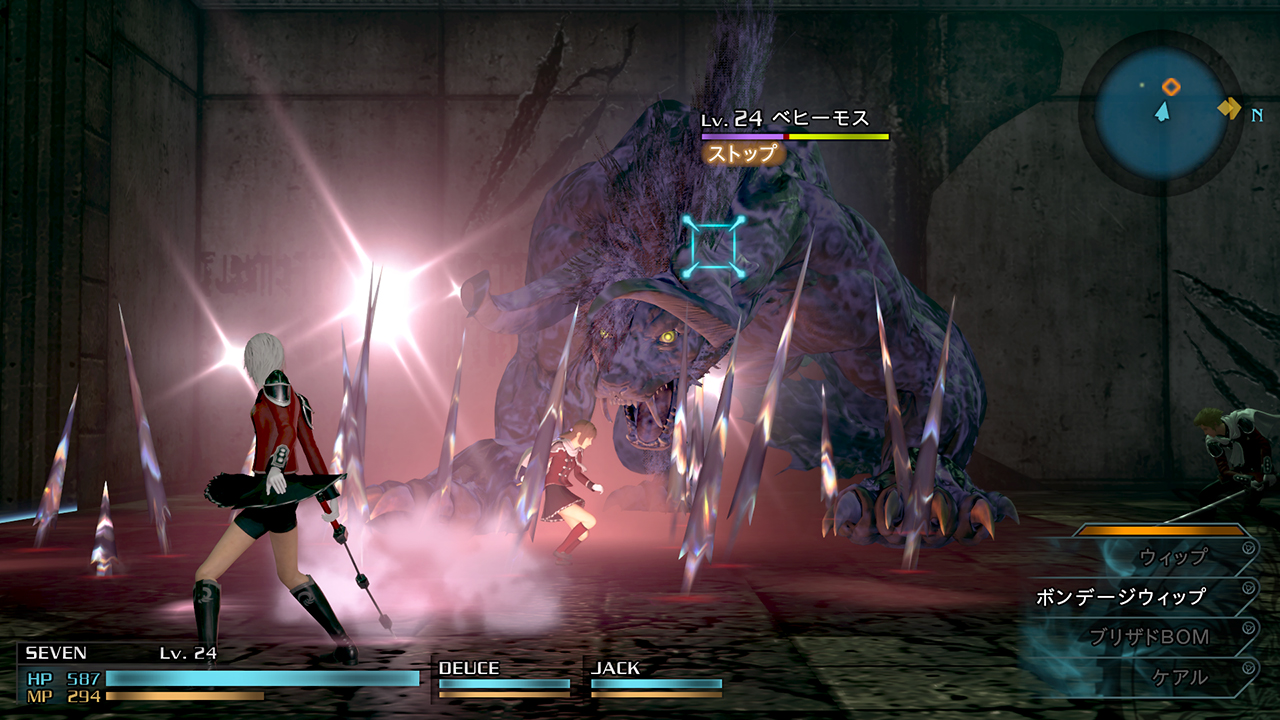Choose the ボンデージウィップ command
Image resolution: width=1280 pixels, height=720 pixels.
pos(1120,597)
